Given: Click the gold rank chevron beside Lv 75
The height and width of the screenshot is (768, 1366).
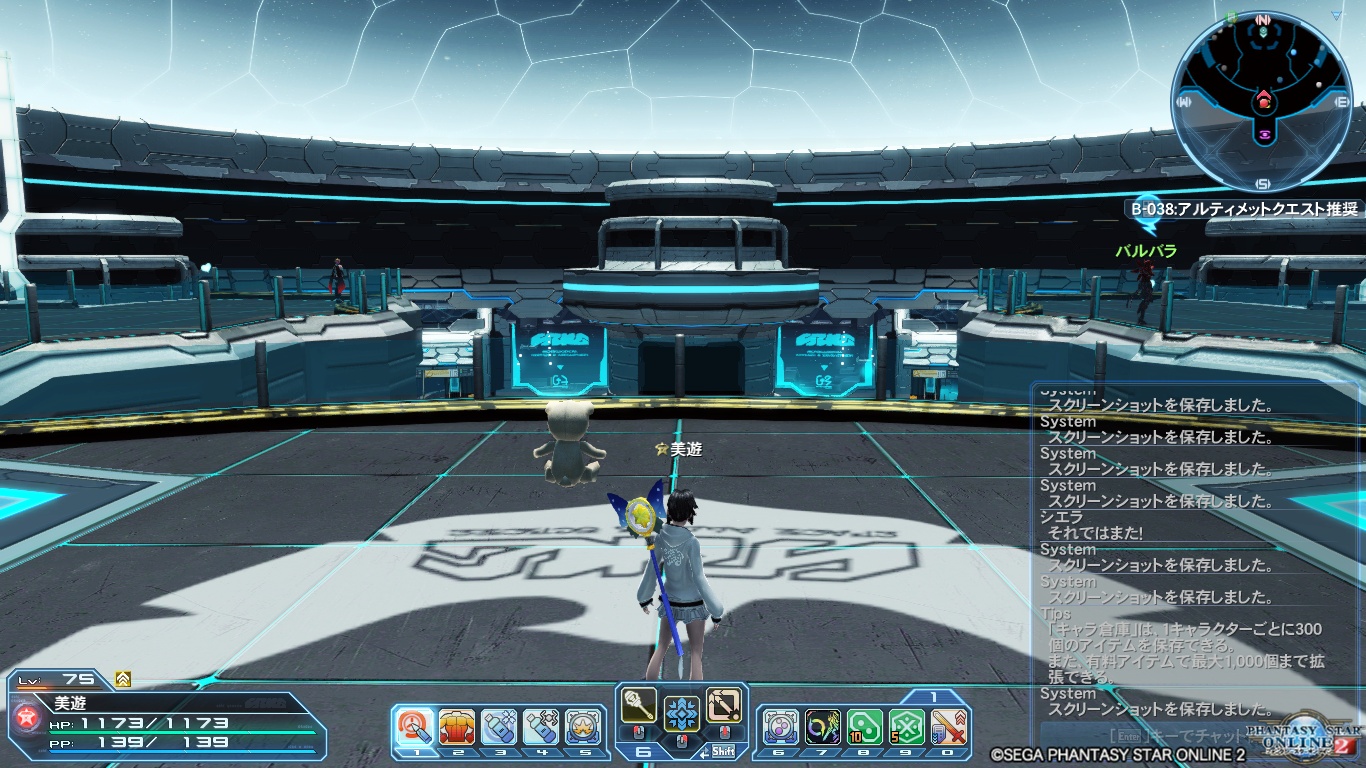Looking at the screenshot, I should [122, 677].
